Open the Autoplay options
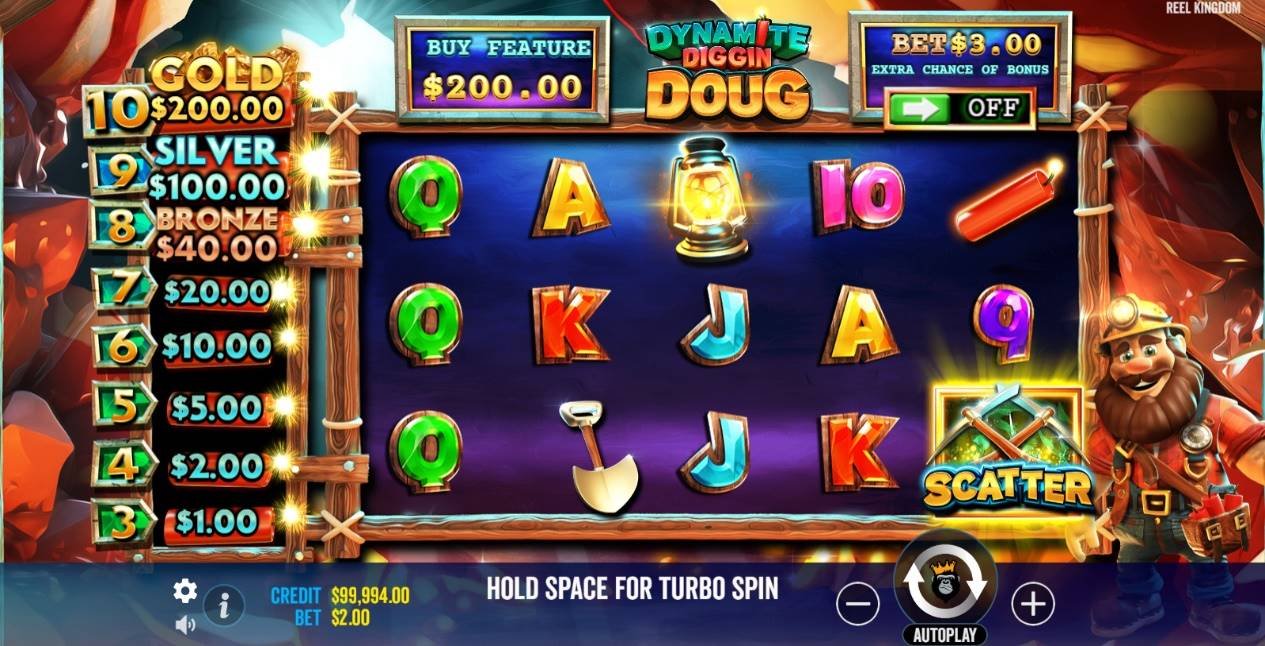 pos(945,635)
